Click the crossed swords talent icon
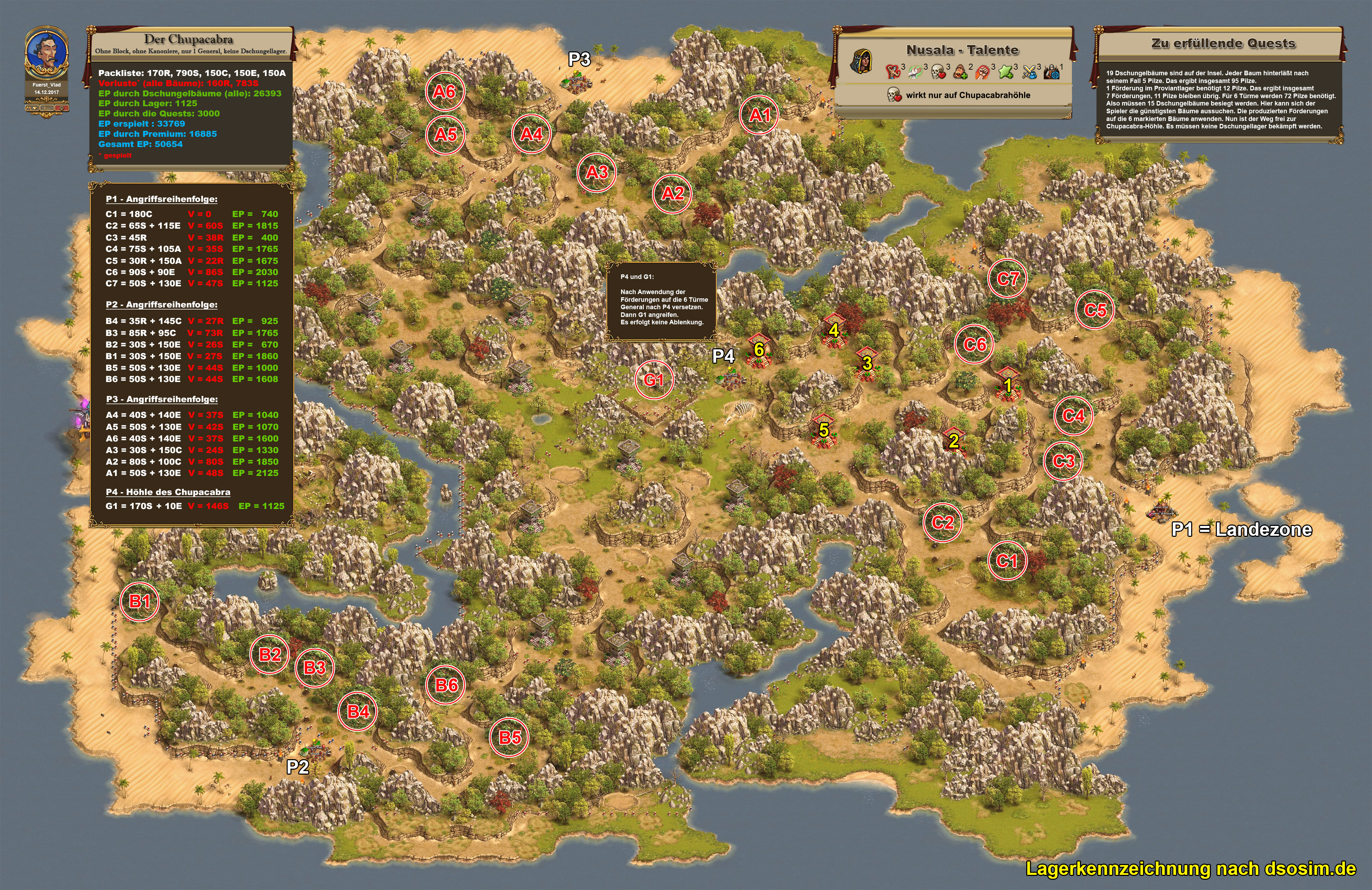The width and height of the screenshot is (1372, 890). point(1029,72)
